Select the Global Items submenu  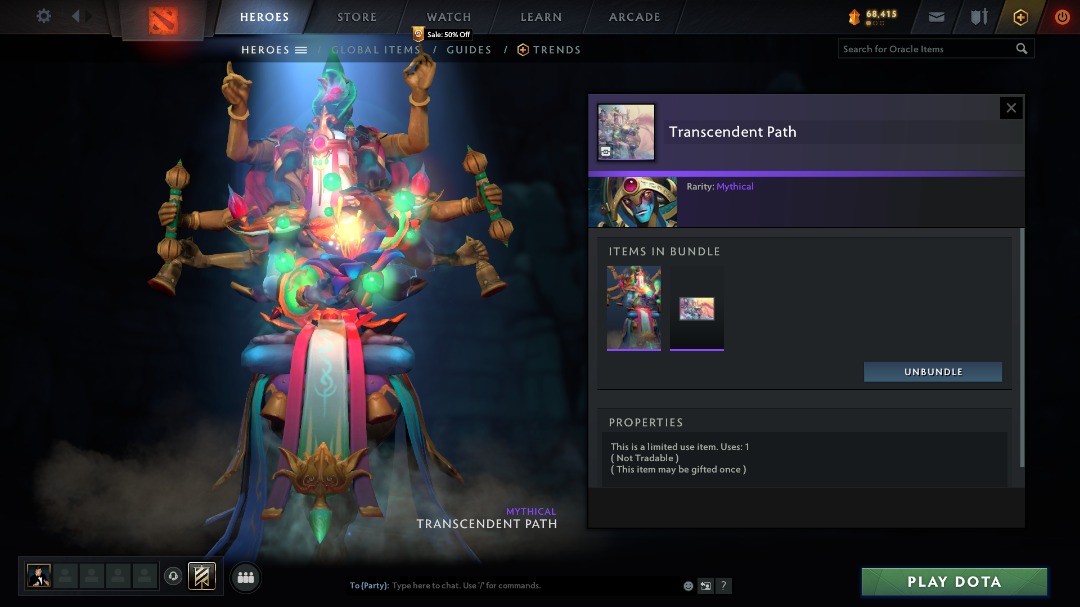pos(375,50)
